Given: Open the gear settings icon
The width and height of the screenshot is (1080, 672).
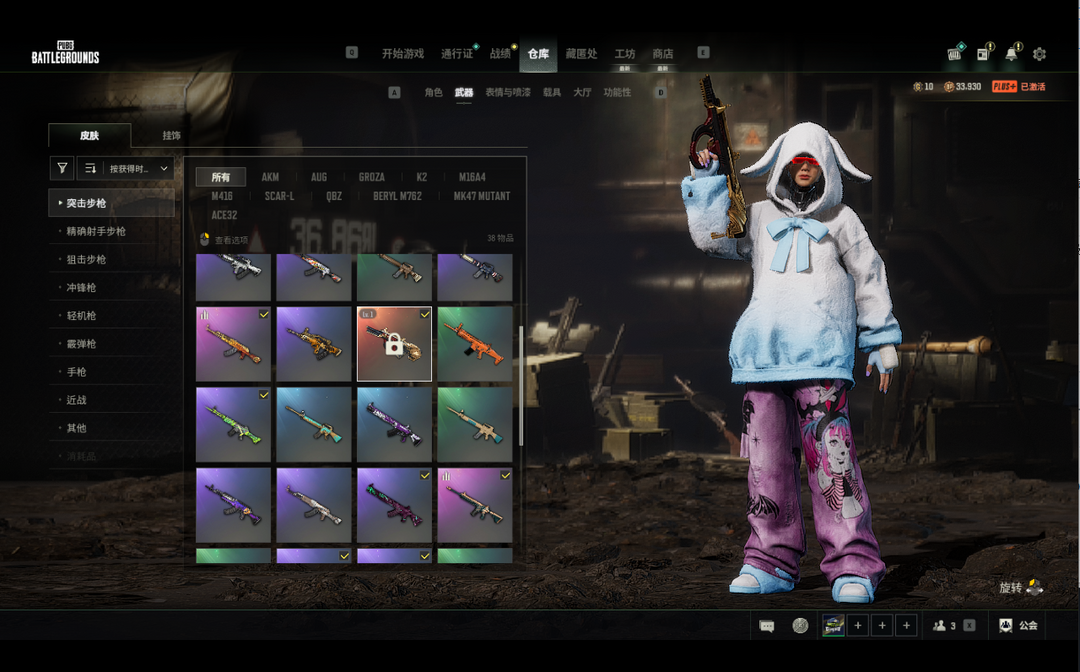Looking at the screenshot, I should [x=1039, y=54].
